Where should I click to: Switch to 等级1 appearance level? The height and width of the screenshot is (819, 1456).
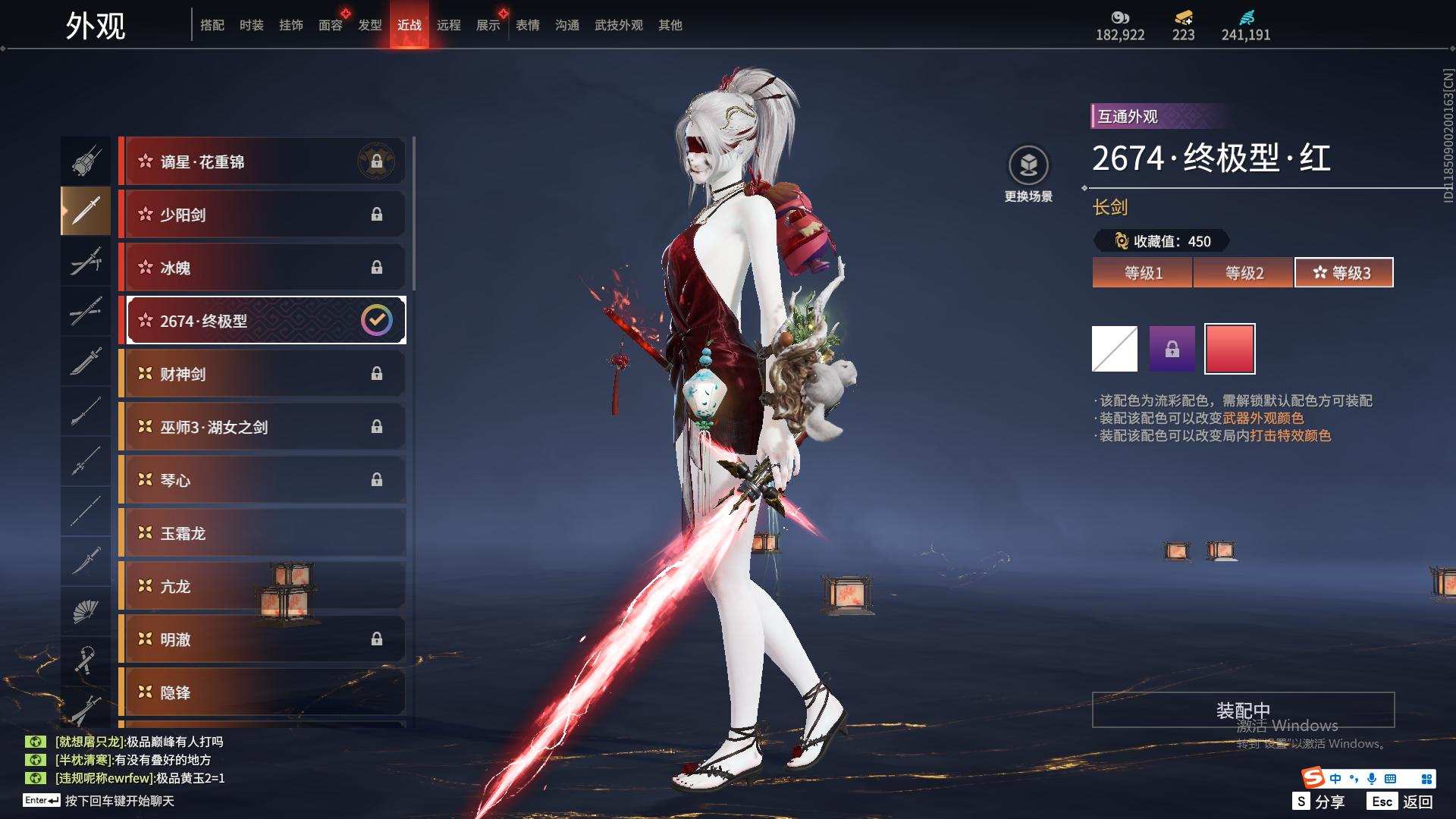[x=1143, y=273]
